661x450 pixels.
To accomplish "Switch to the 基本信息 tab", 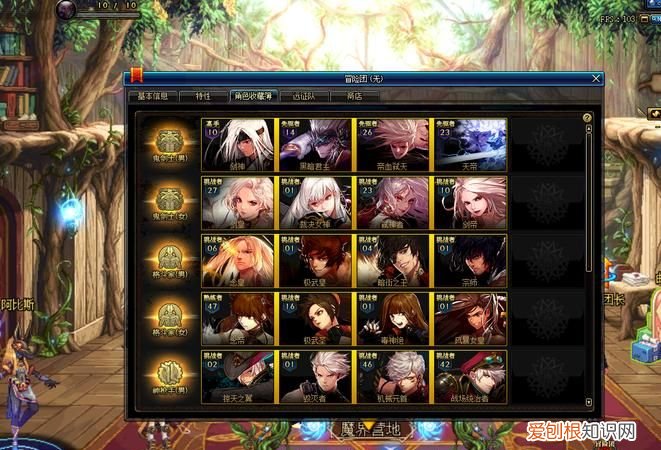I will click(153, 97).
